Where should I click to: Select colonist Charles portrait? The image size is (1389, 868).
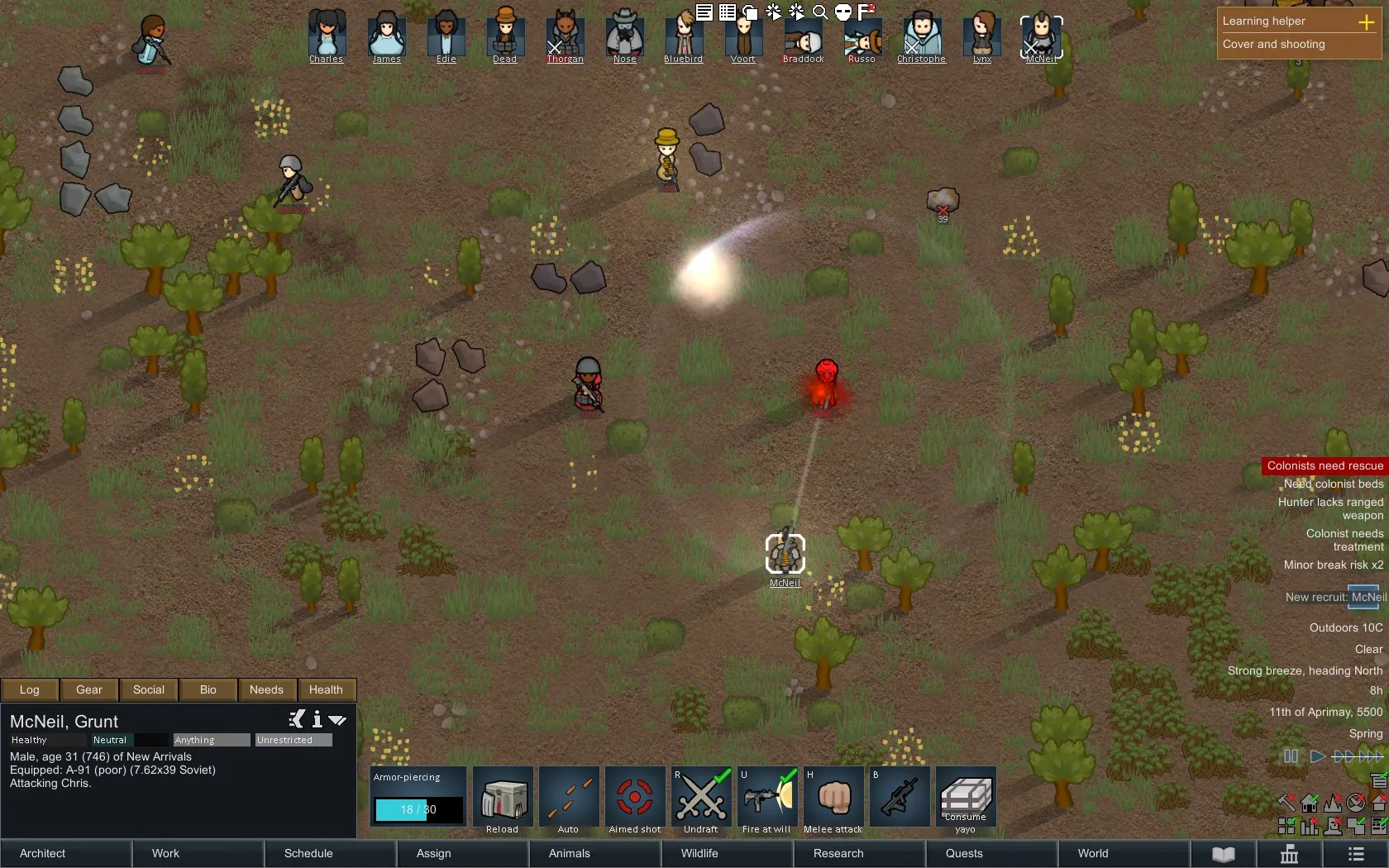tap(327, 36)
